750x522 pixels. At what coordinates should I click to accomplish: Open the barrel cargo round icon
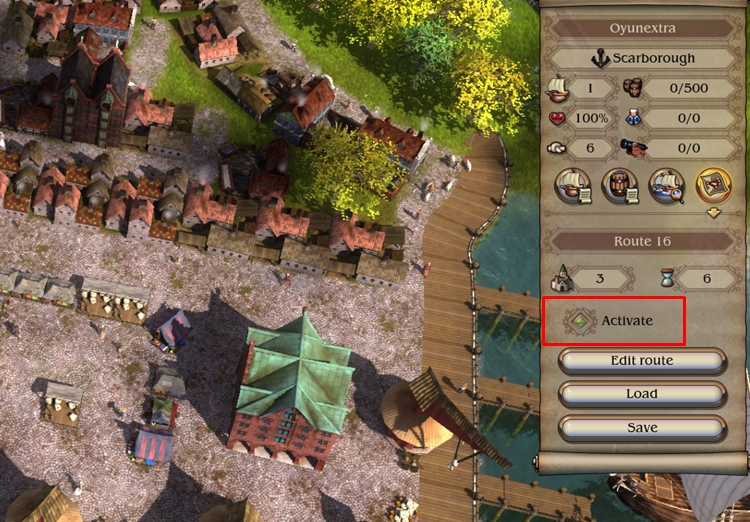619,186
